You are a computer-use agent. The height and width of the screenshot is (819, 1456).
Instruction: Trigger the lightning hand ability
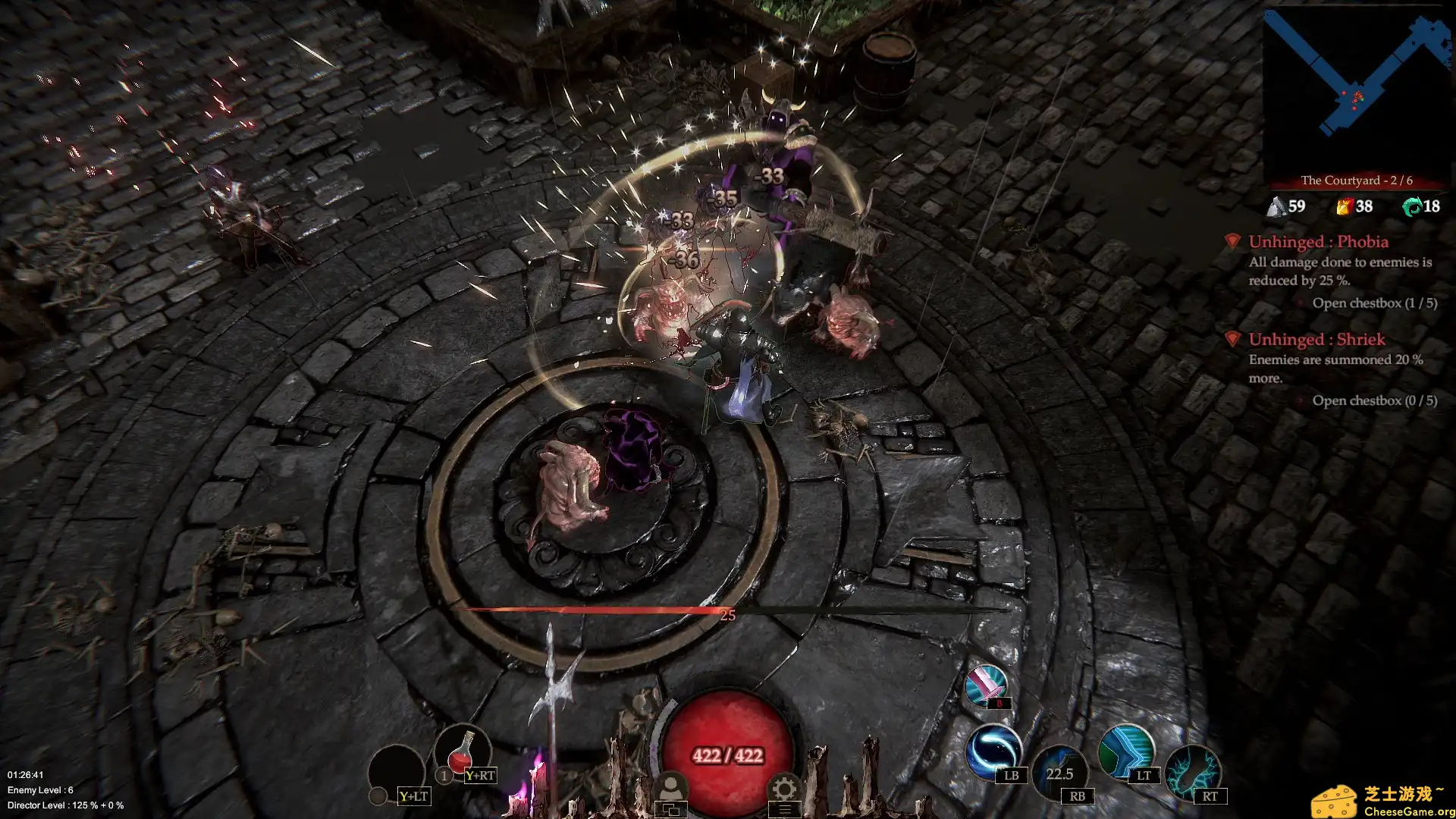[x=1192, y=771]
